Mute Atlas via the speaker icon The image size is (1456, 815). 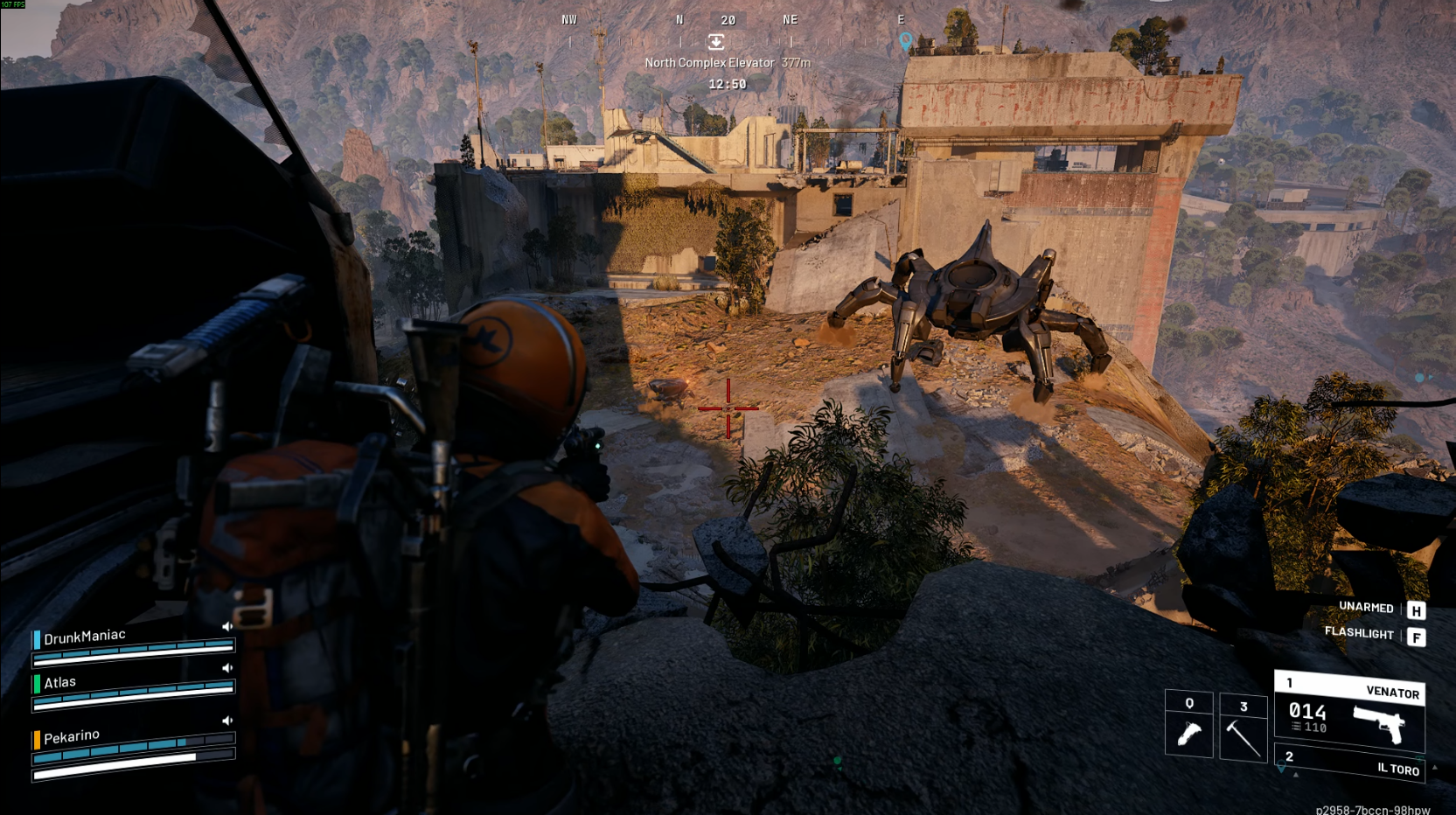pos(227,668)
